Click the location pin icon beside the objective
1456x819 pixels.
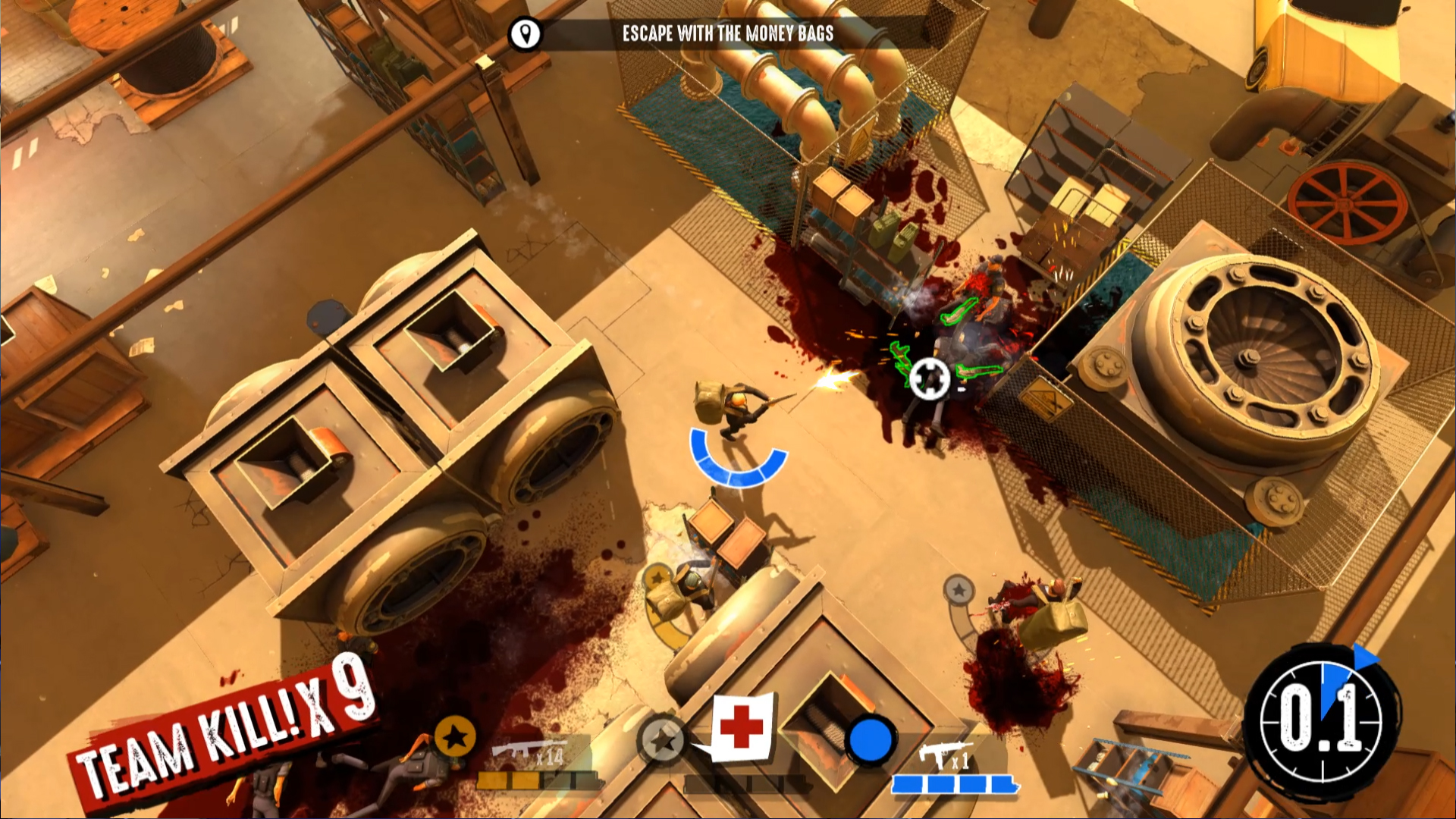(x=526, y=33)
